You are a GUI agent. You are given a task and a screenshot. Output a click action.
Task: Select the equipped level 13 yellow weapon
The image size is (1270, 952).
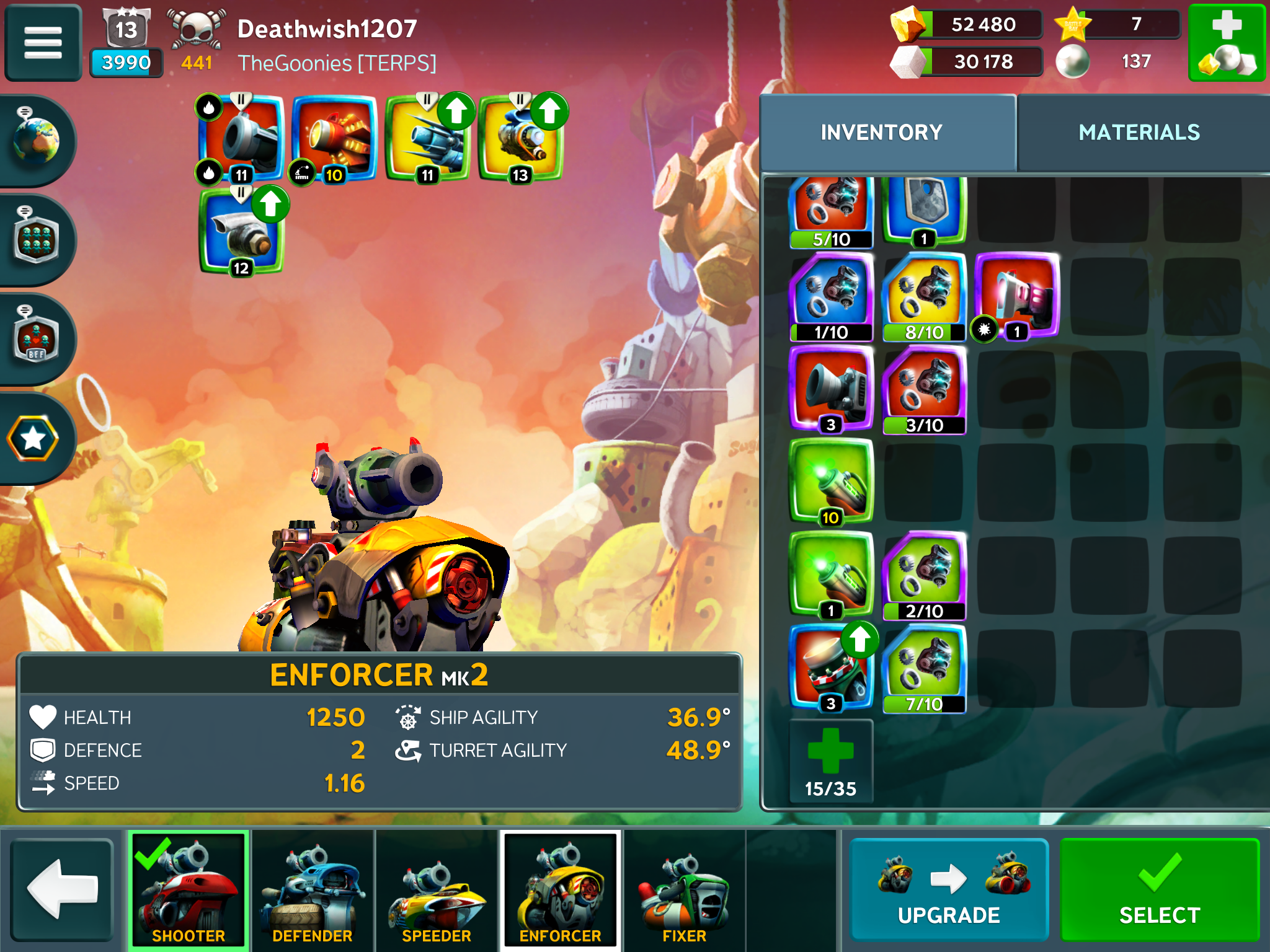[521, 139]
